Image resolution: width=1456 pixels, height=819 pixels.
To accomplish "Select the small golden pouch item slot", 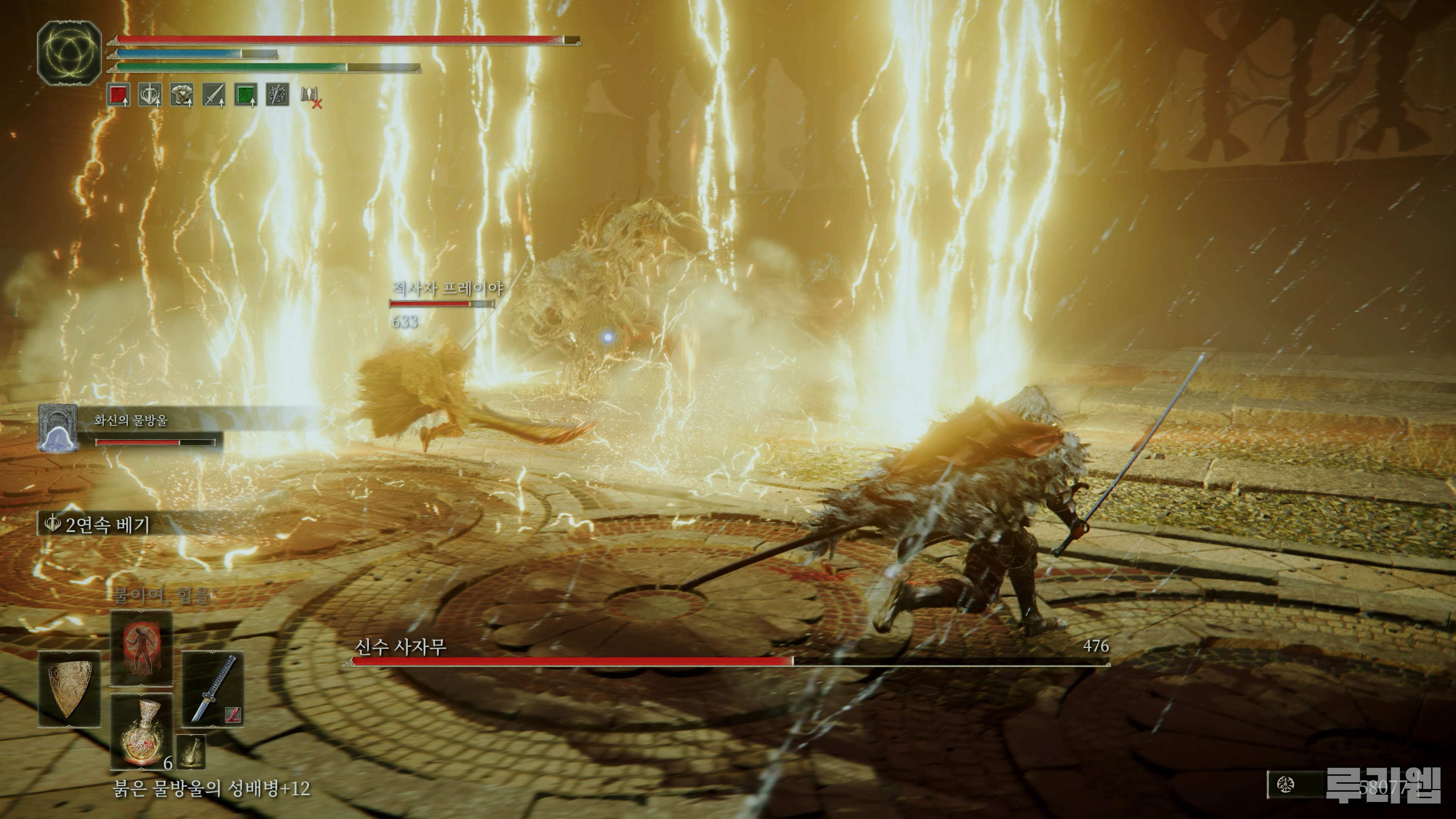I will coord(191,752).
